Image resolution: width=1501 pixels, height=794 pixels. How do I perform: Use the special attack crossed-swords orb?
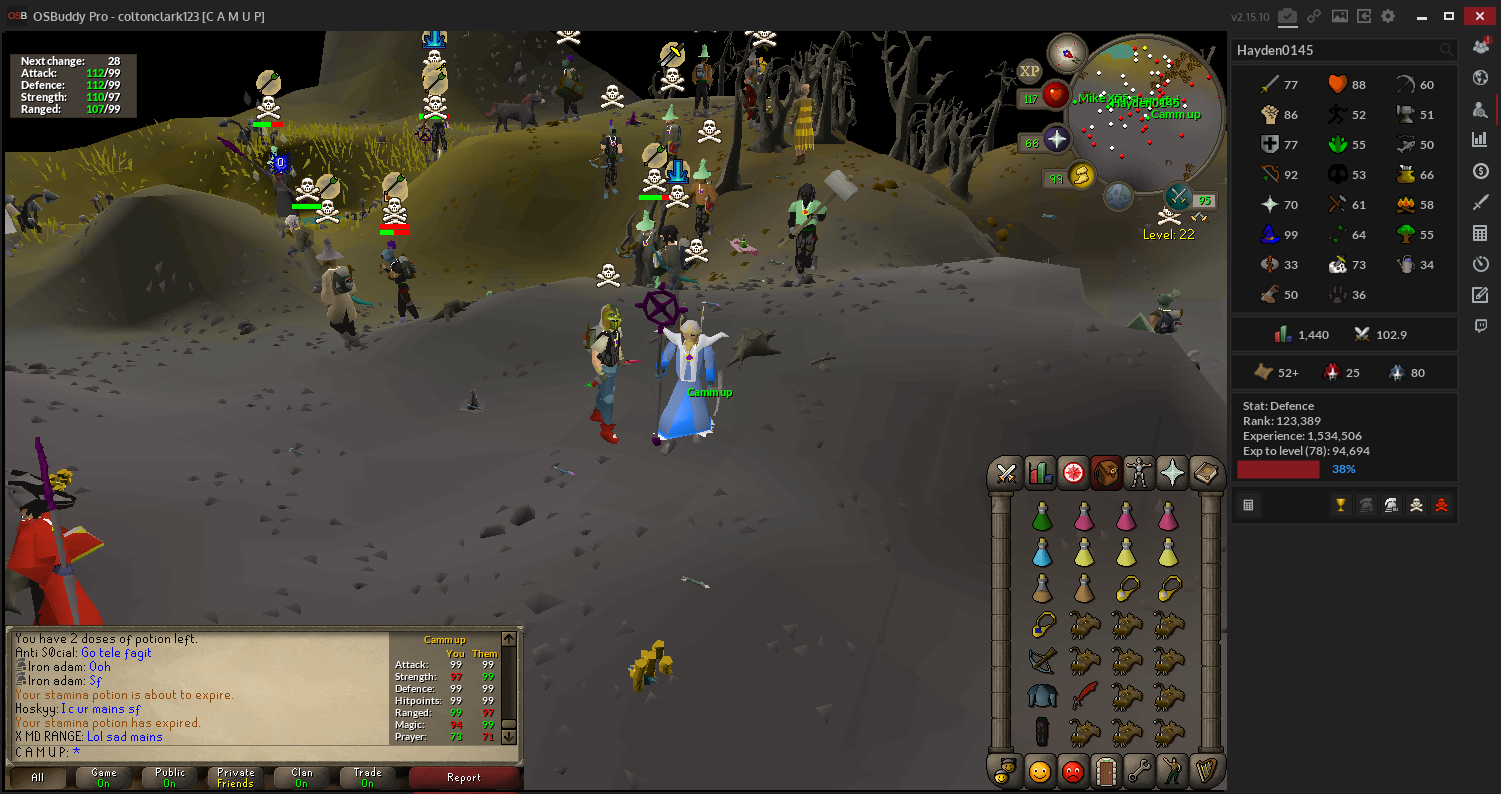[1178, 196]
